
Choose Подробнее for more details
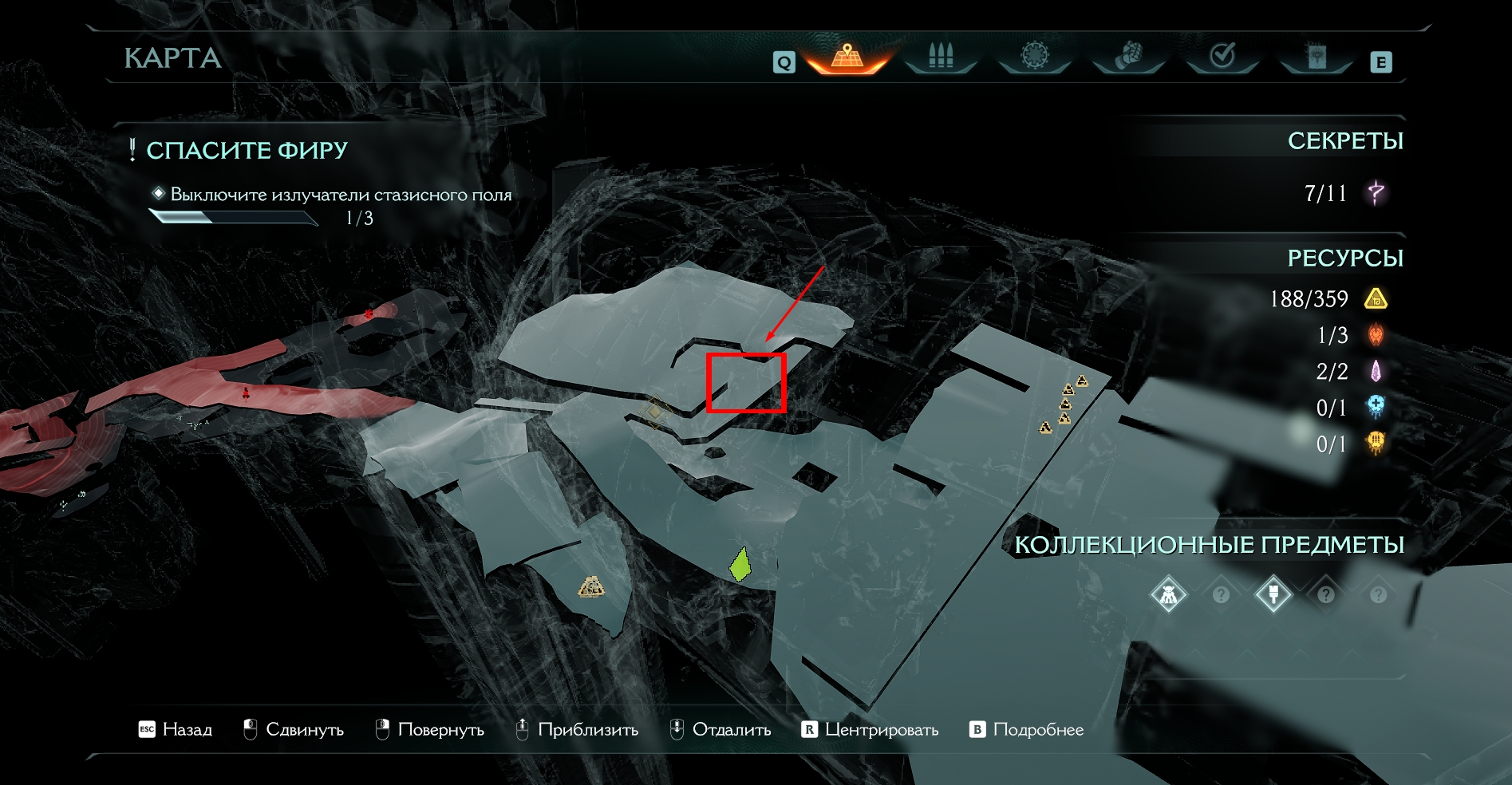point(1027,730)
